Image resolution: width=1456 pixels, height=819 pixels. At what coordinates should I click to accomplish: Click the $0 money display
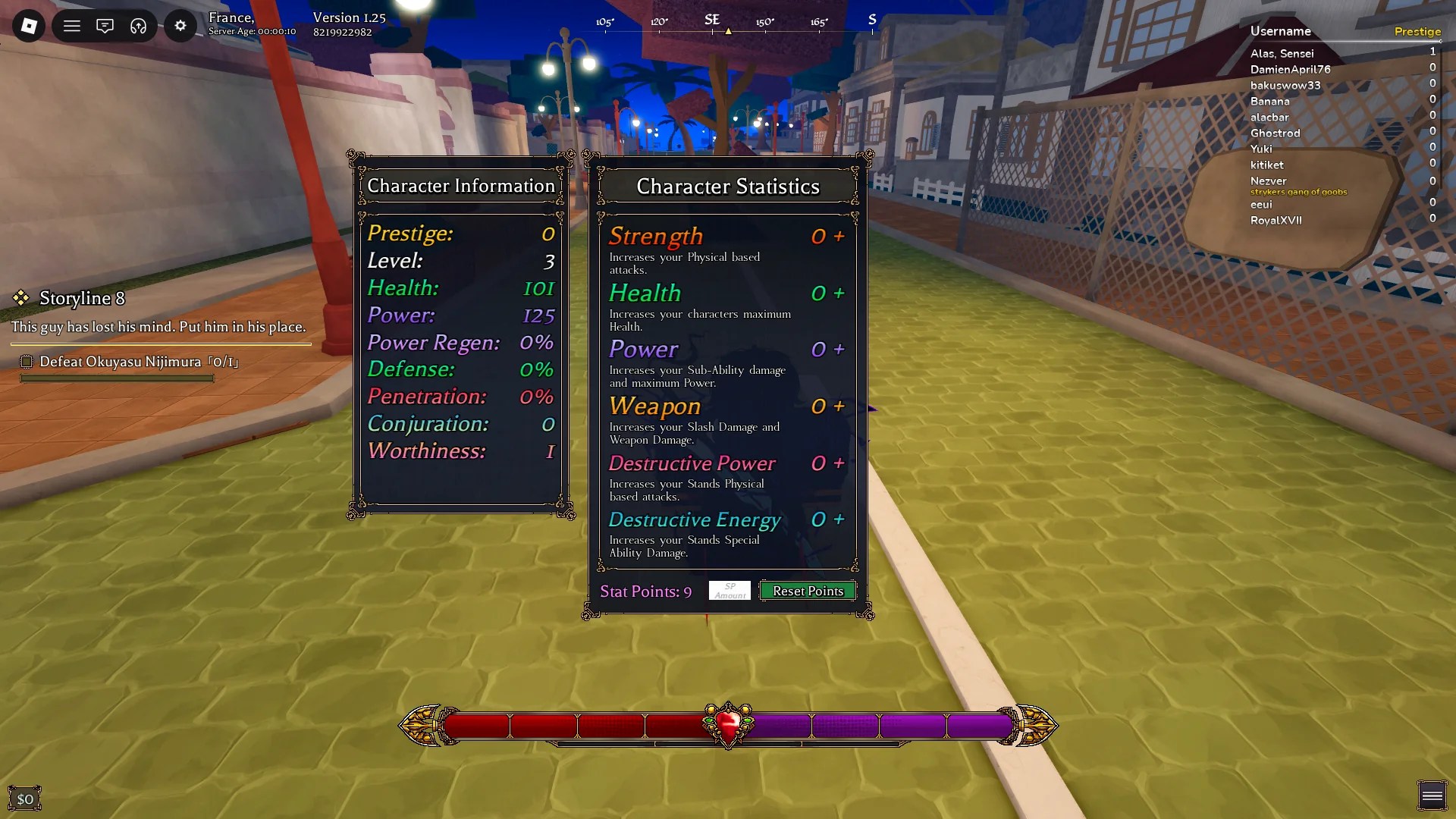coord(25,798)
